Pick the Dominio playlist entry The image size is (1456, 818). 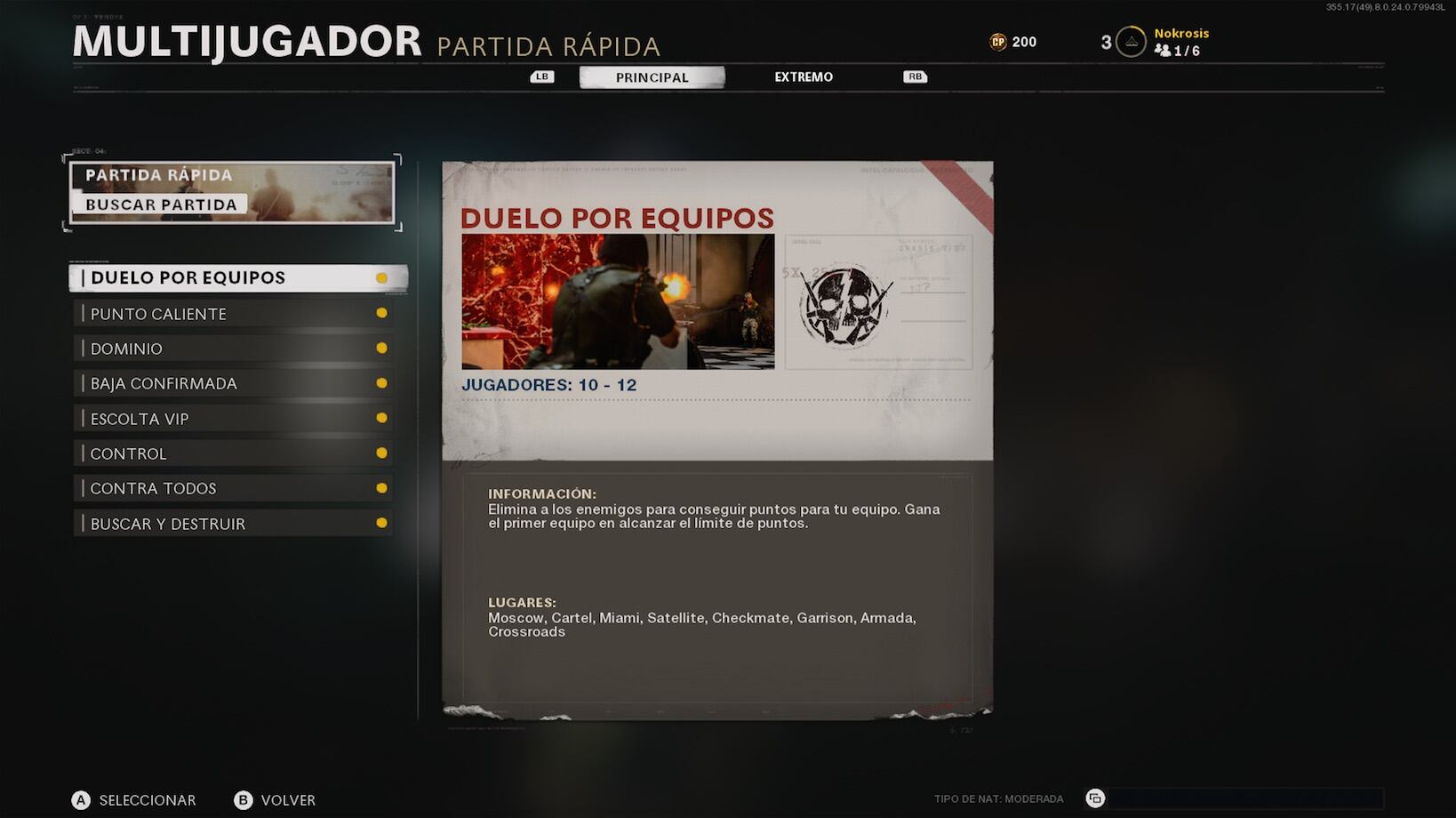pos(234,349)
